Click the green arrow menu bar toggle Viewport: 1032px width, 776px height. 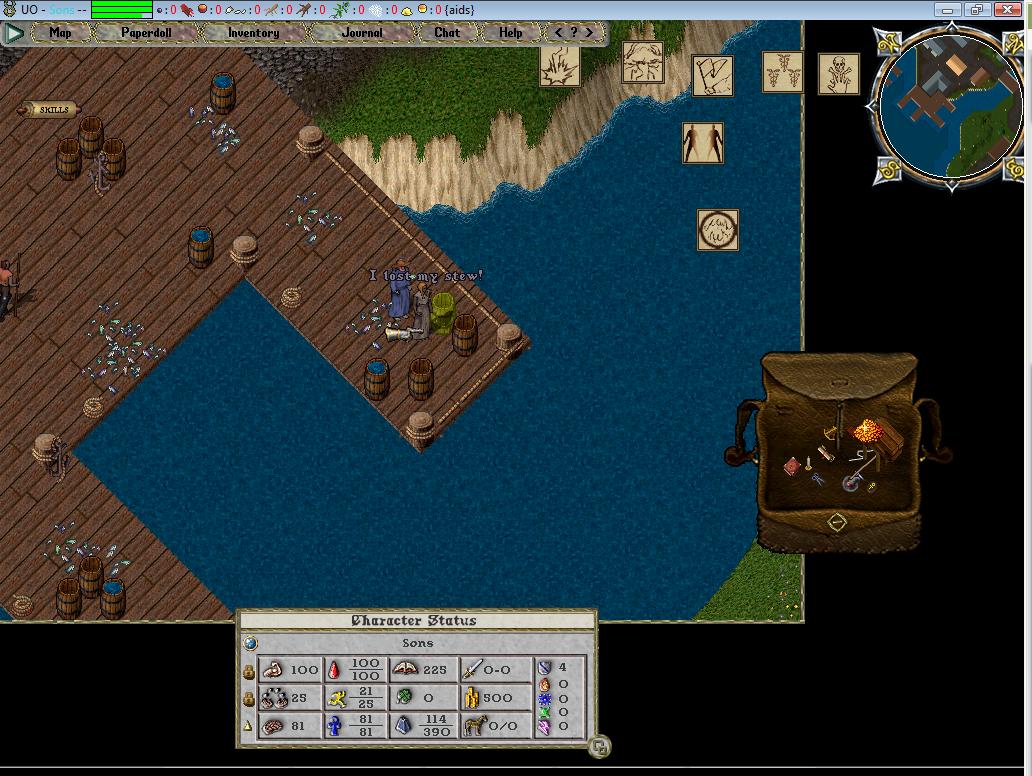click(x=13, y=32)
